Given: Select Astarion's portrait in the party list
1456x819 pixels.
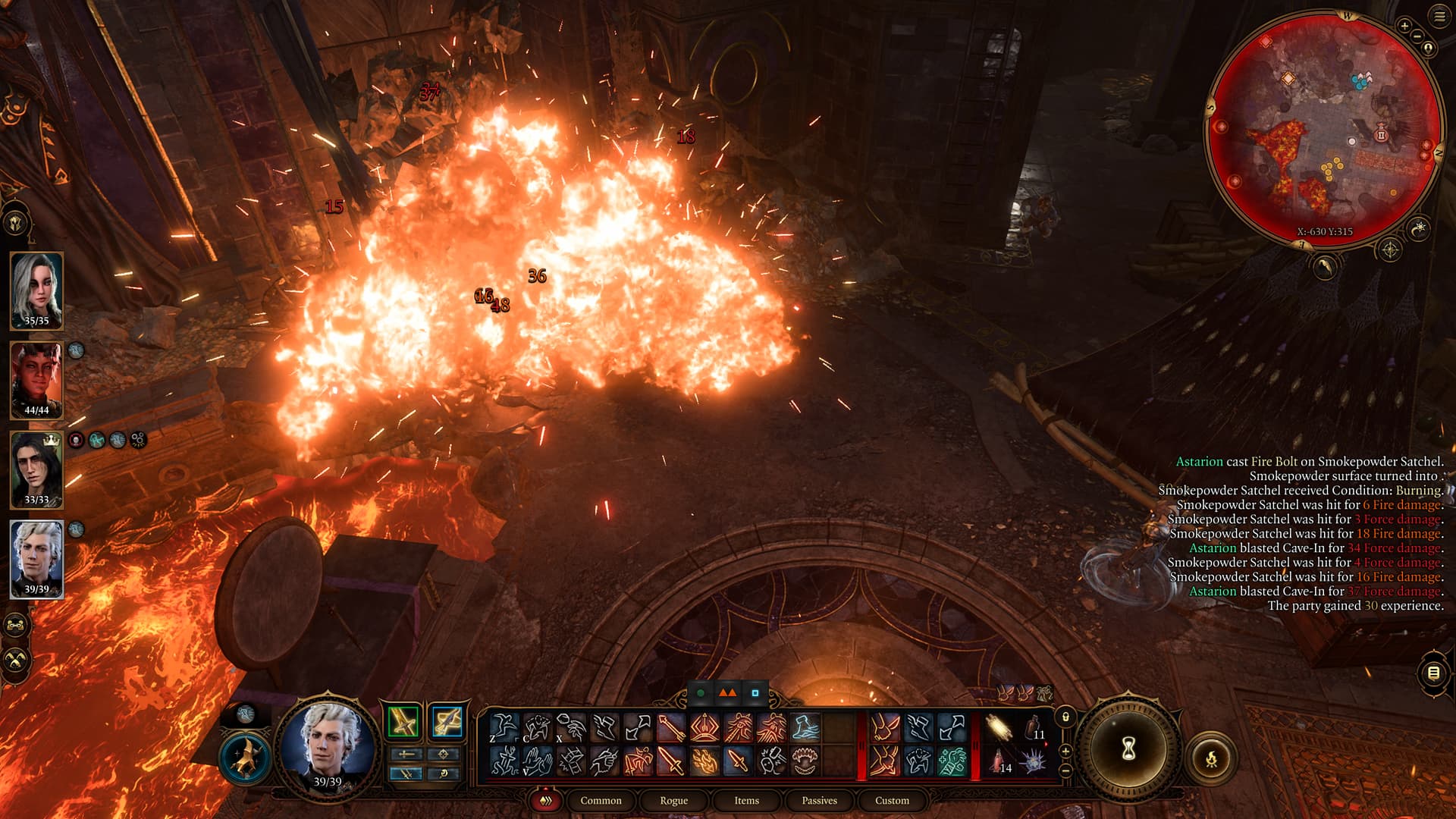Looking at the screenshot, I should coord(36,557).
